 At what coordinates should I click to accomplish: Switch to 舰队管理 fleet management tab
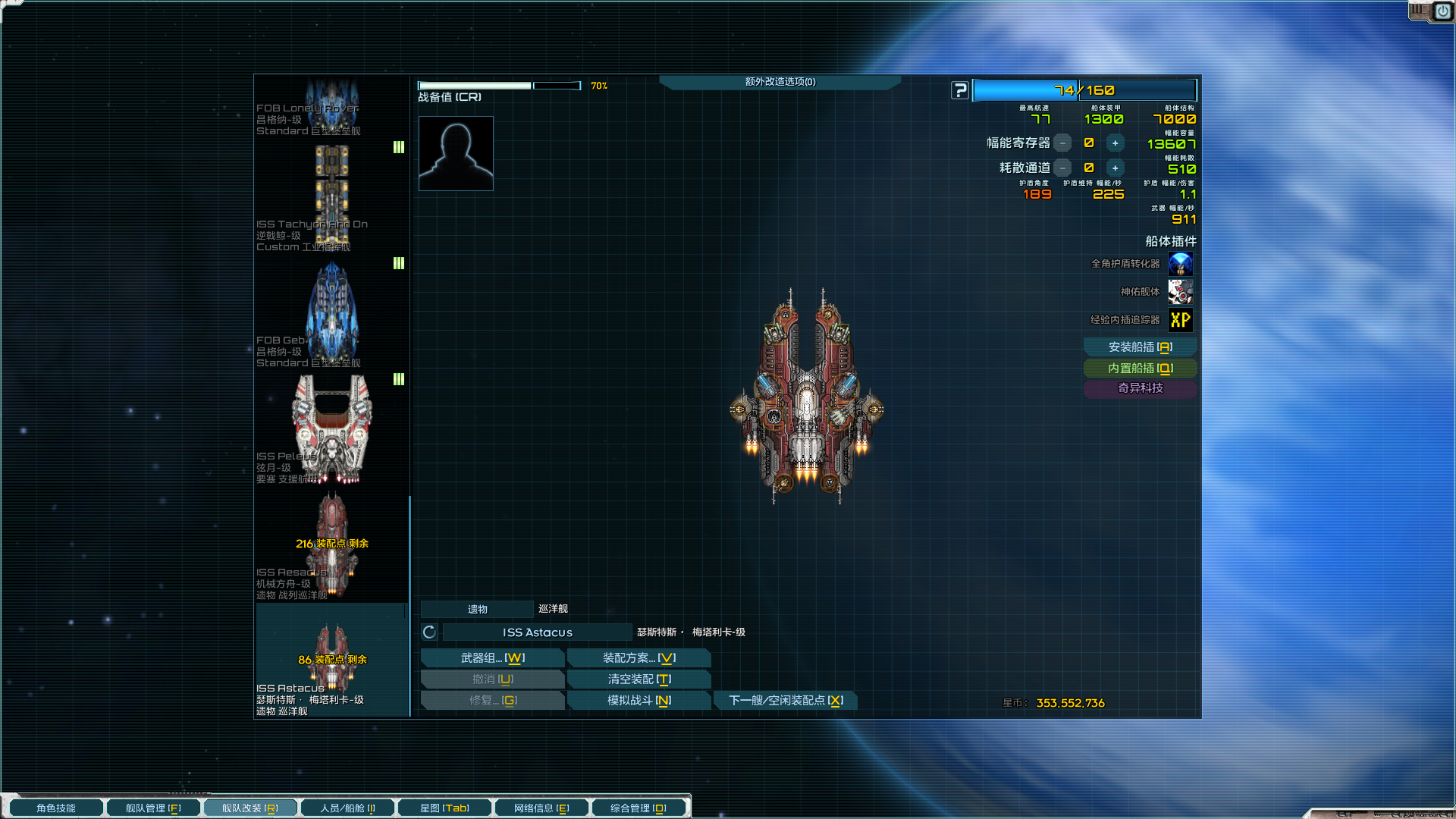153,808
